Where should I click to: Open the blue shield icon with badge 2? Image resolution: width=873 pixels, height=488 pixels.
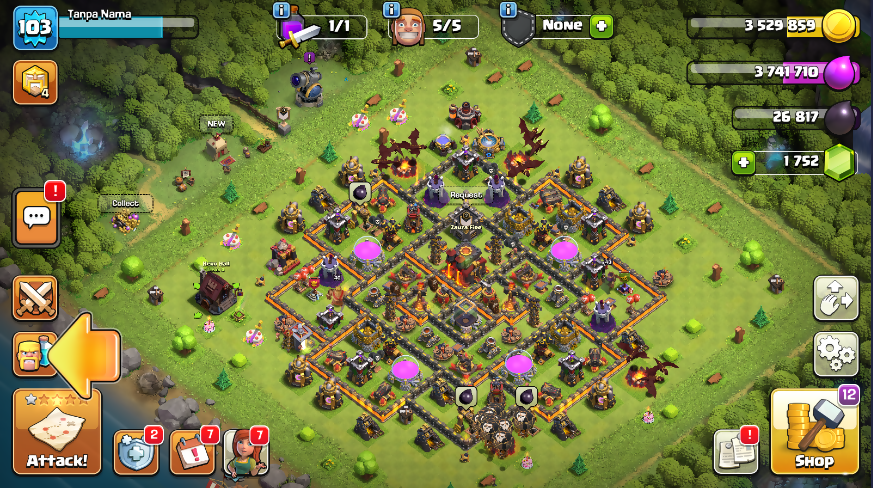136,452
